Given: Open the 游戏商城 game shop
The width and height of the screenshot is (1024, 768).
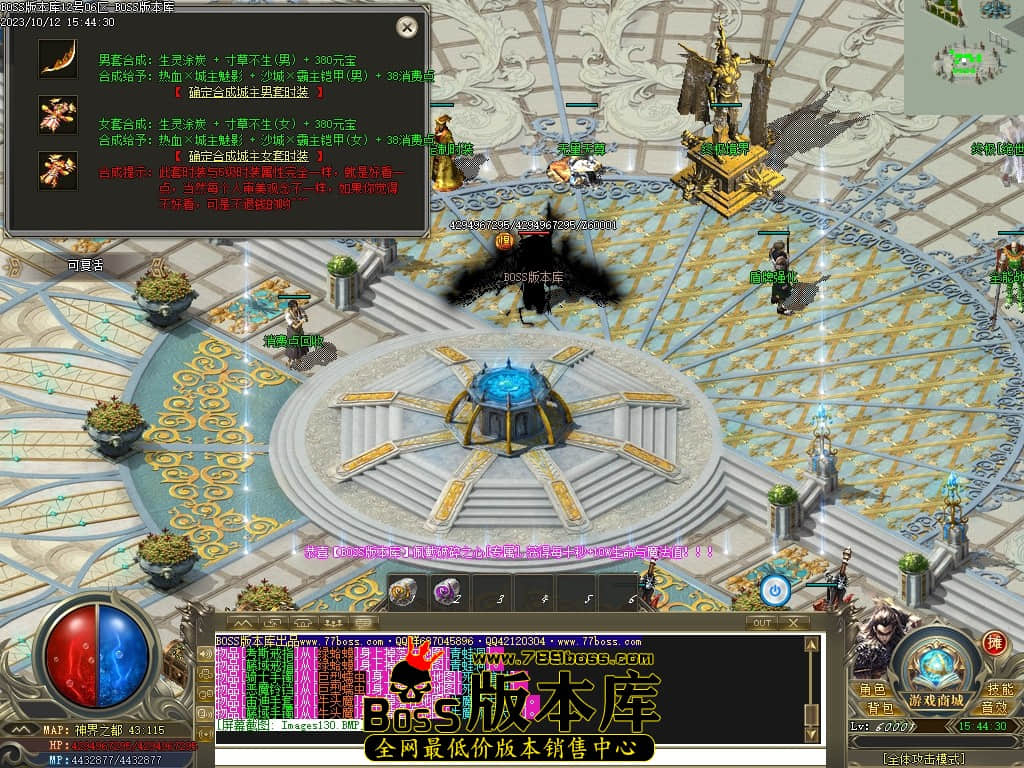Looking at the screenshot, I should 937,700.
